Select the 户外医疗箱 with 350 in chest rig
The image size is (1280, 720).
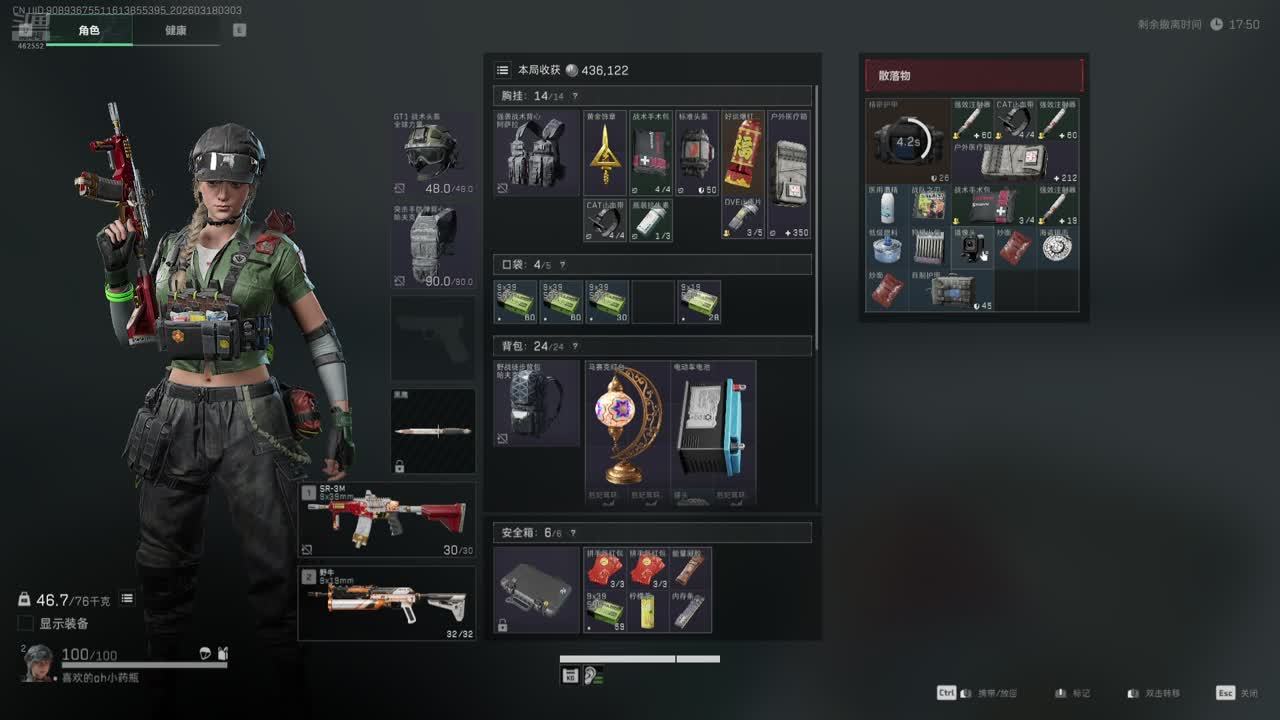(x=788, y=174)
